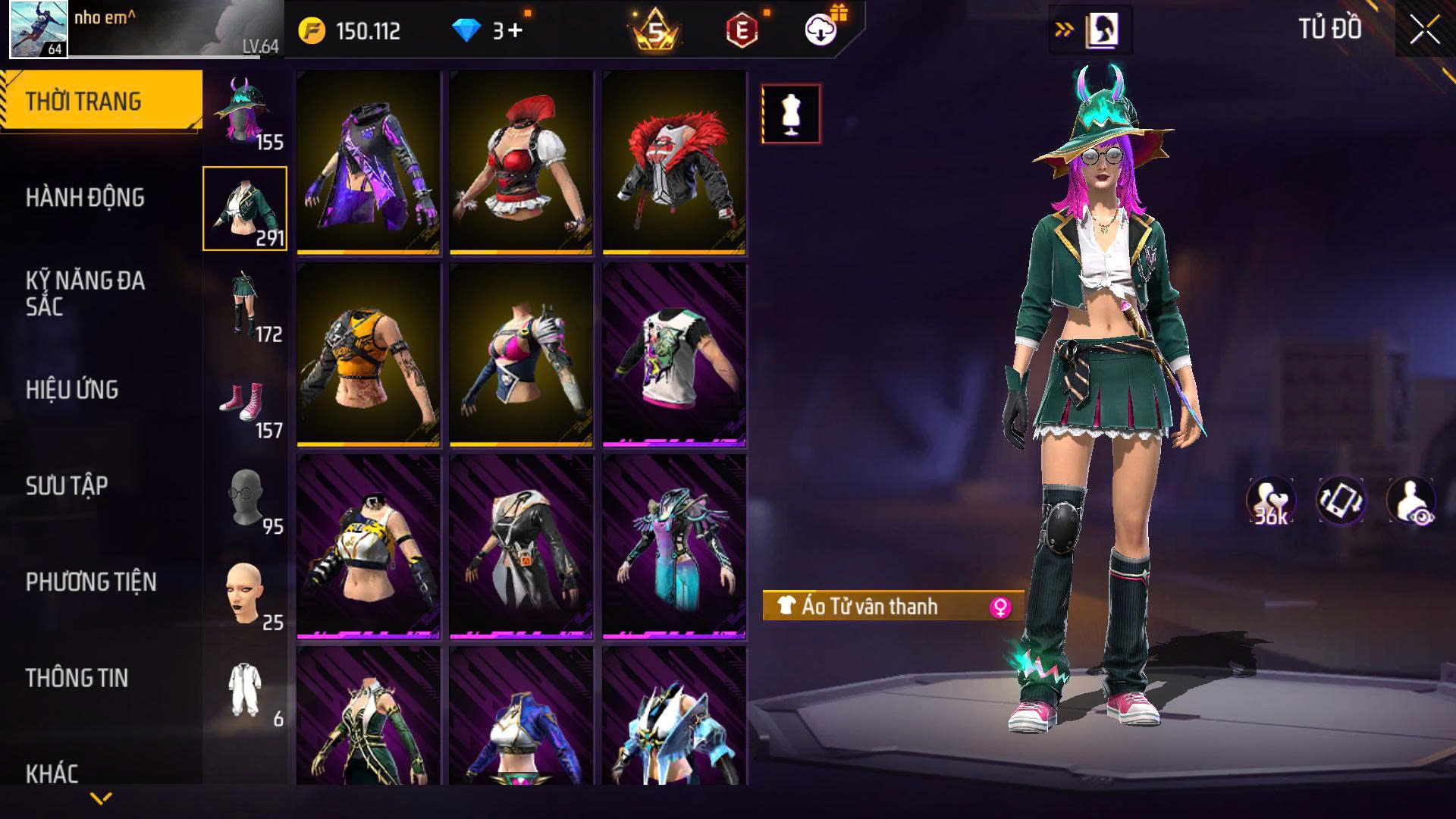
Task: Close the wardrobe screen
Action: pyautogui.click(x=1424, y=31)
